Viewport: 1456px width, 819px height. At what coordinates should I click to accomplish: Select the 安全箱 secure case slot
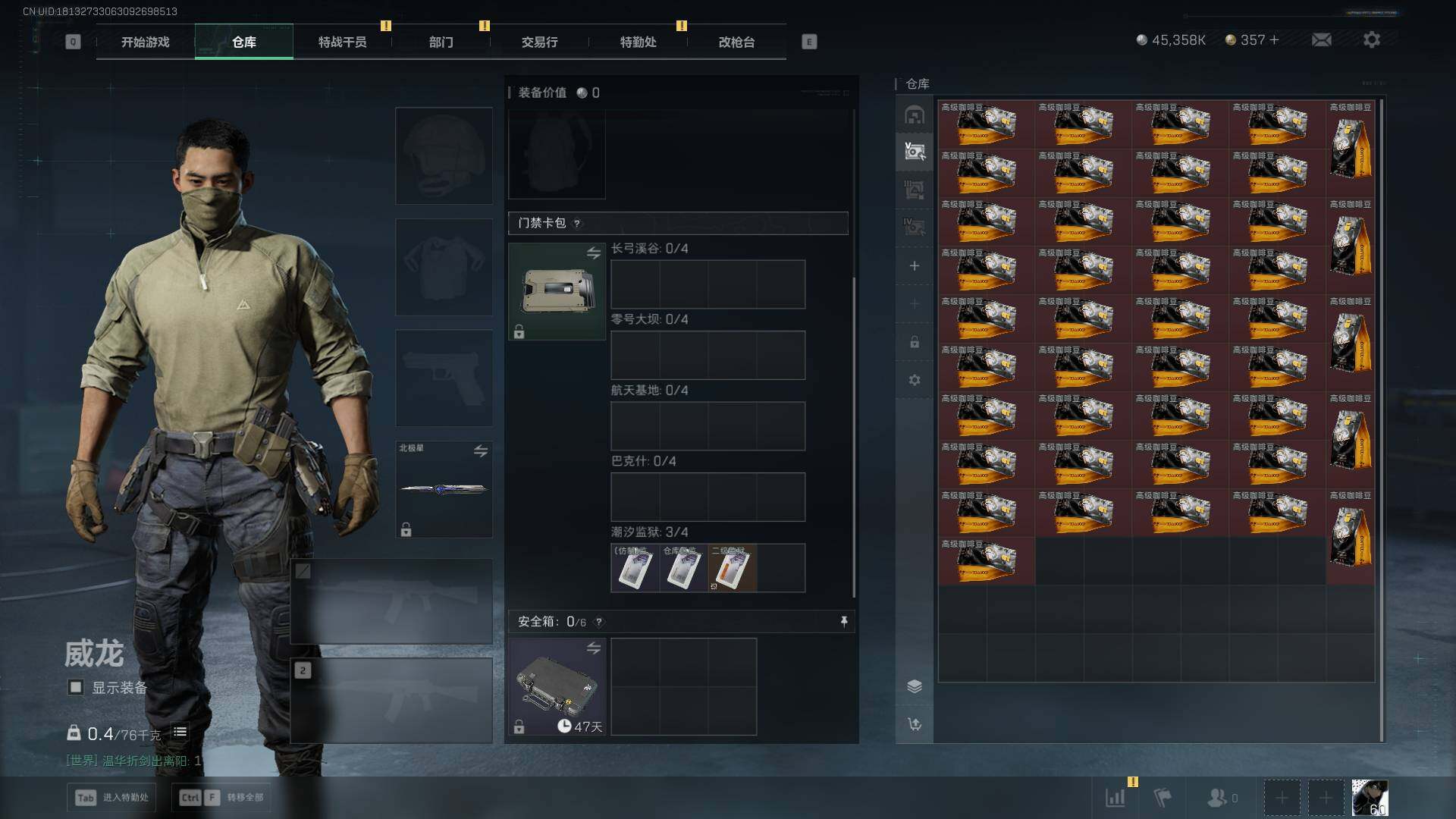click(x=557, y=686)
